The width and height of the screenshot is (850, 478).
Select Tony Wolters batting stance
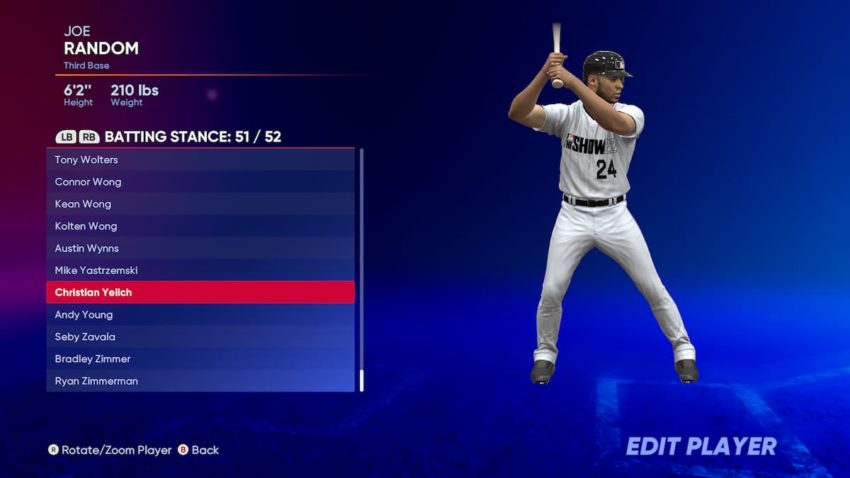pos(200,160)
